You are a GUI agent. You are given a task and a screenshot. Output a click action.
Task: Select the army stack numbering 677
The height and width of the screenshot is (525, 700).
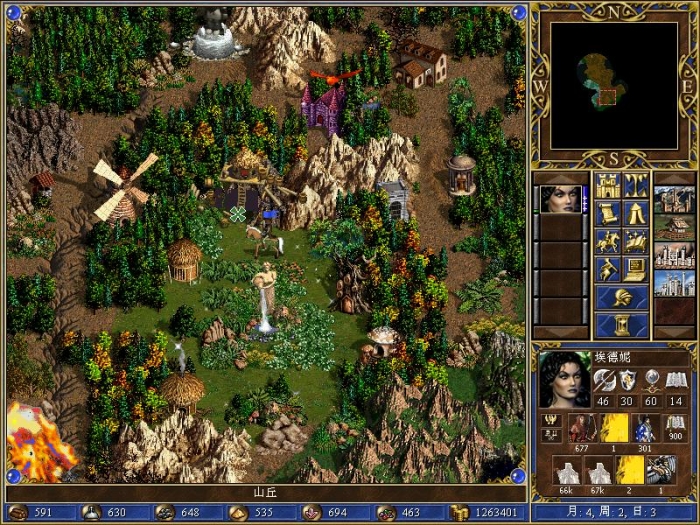[x=581, y=430]
